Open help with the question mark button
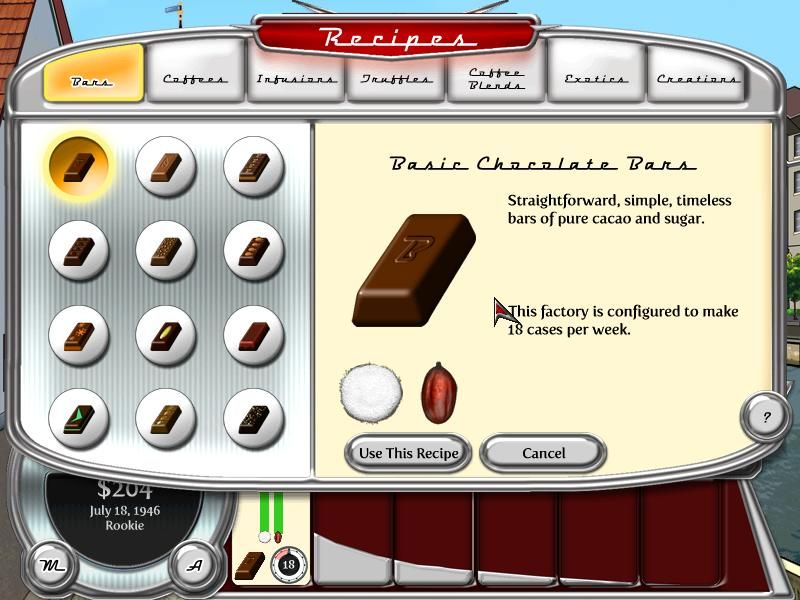This screenshot has height=600, width=800. coord(766,417)
